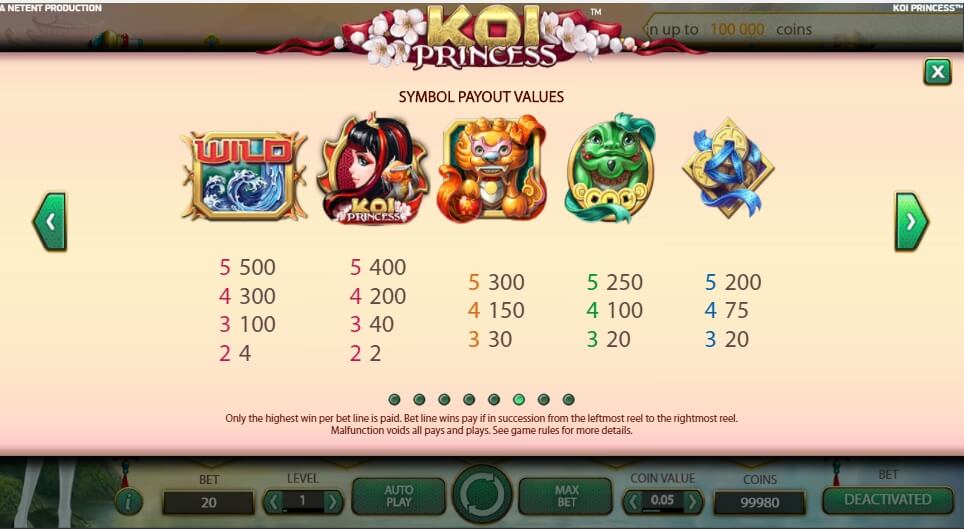Lower the coin value
Screen dimensions: 964x529
tap(632, 501)
